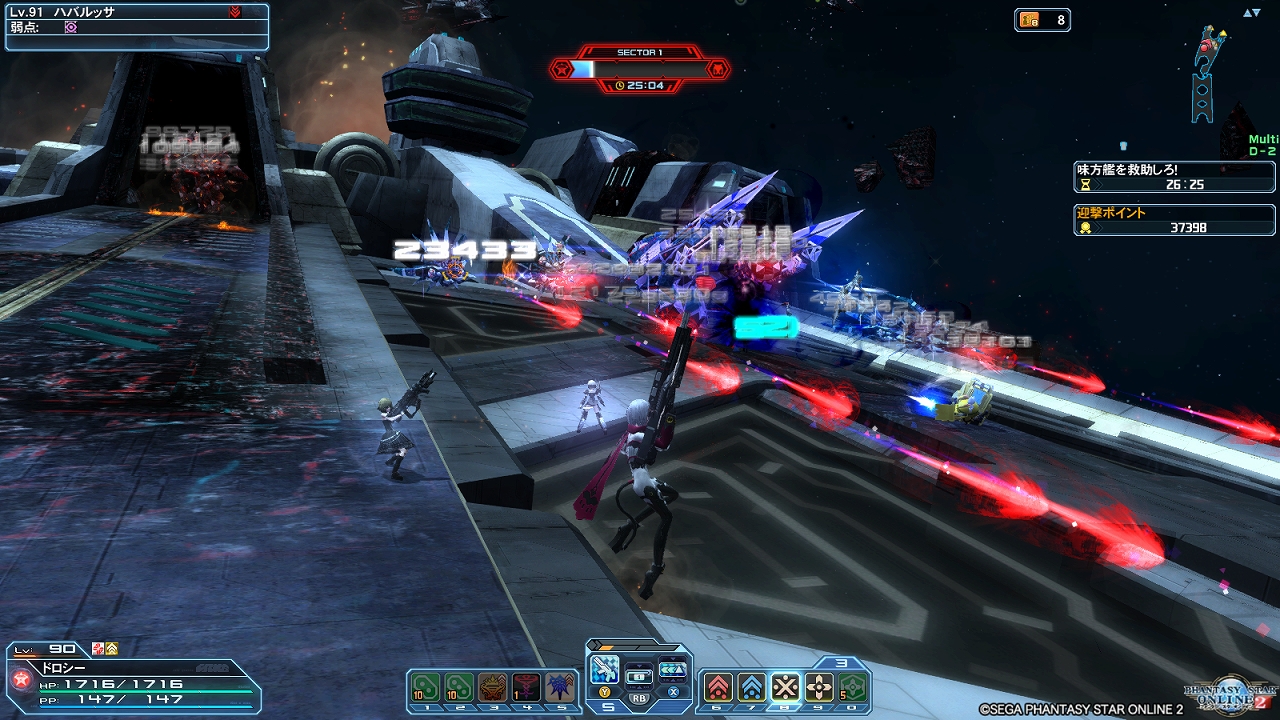The width and height of the screenshot is (1280, 720).
Task: Trigger the red chevron skill in slot 6
Action: click(x=717, y=687)
